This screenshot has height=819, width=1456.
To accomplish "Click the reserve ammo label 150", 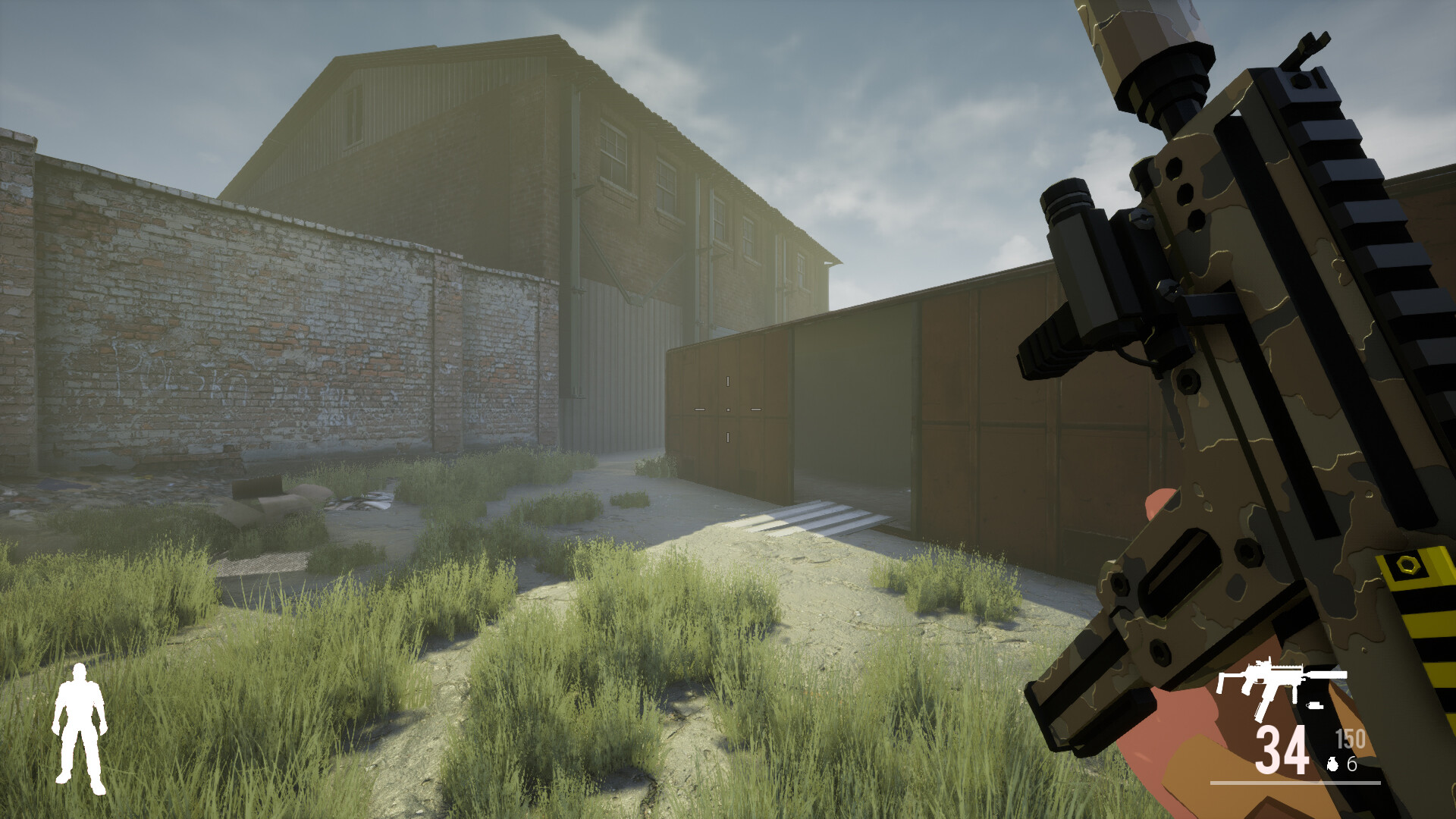I will coord(1351,738).
